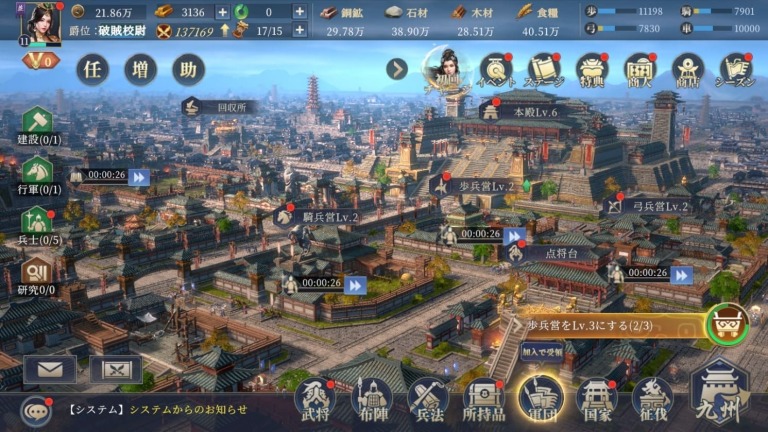Viewport: 768px width, 432px height.
Task: Select the 助 help button
Action: [188, 69]
